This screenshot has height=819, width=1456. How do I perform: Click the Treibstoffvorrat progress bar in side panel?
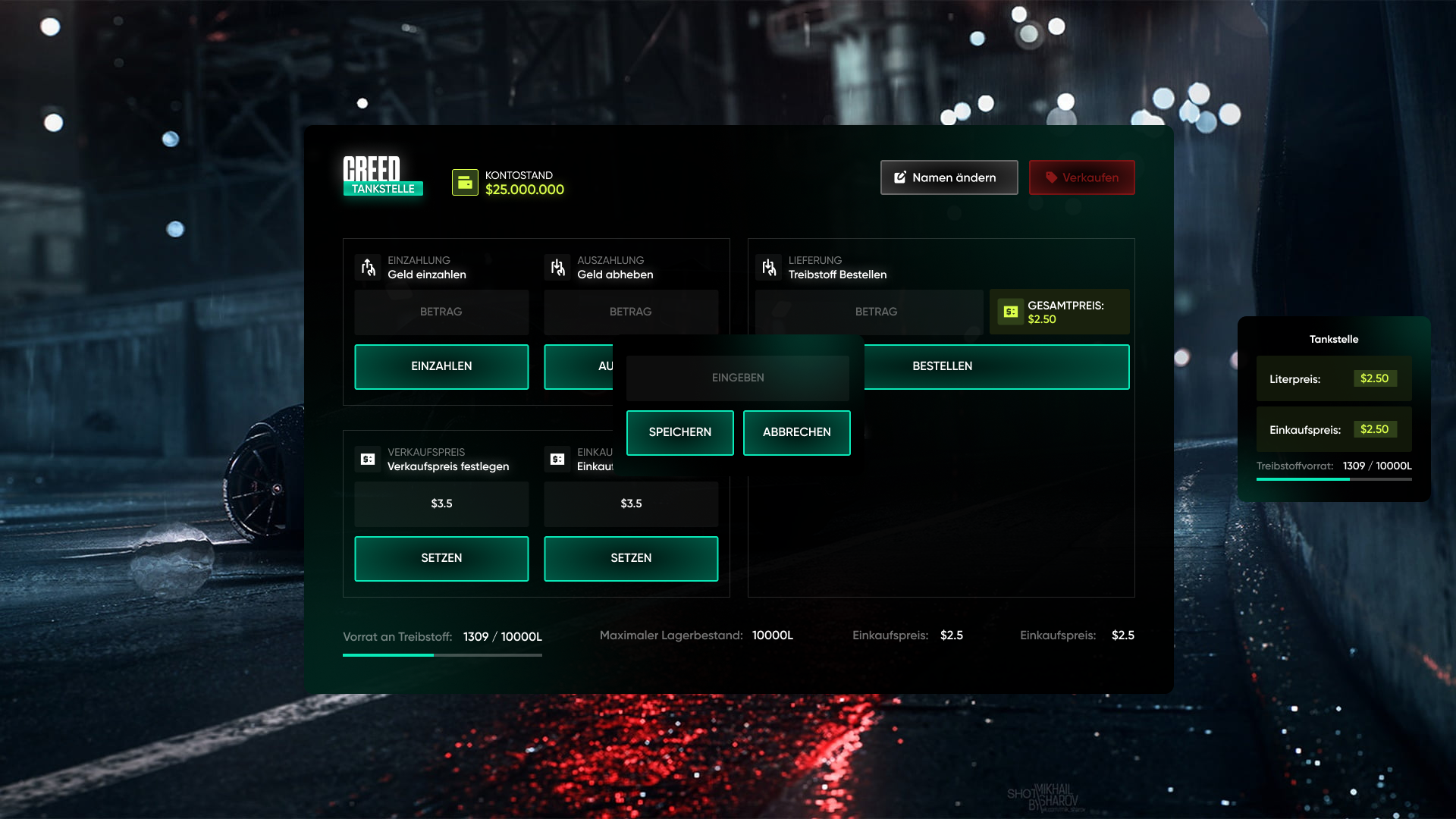tap(1334, 479)
